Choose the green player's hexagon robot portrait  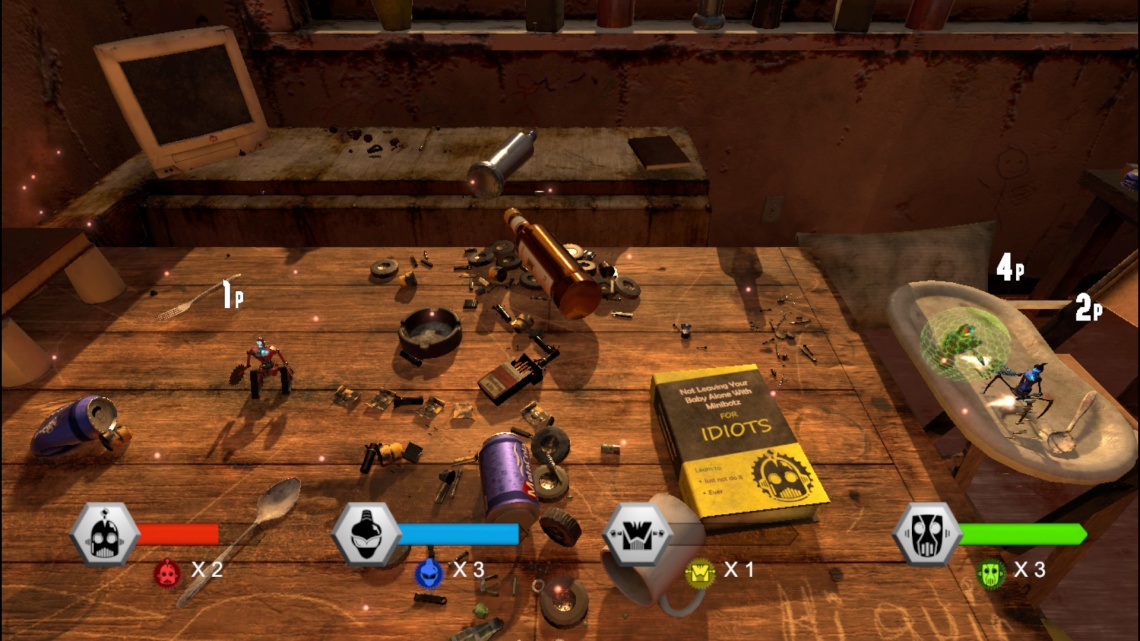pyautogui.click(x=926, y=535)
